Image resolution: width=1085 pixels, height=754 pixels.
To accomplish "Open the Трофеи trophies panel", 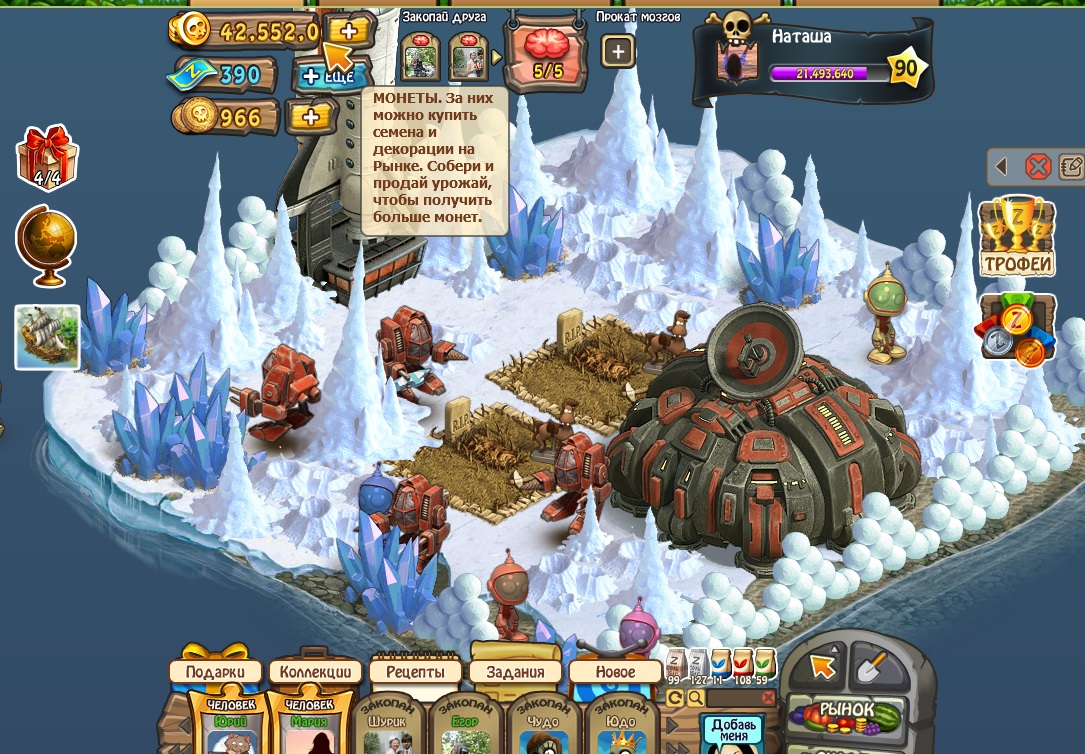I will click(1016, 238).
